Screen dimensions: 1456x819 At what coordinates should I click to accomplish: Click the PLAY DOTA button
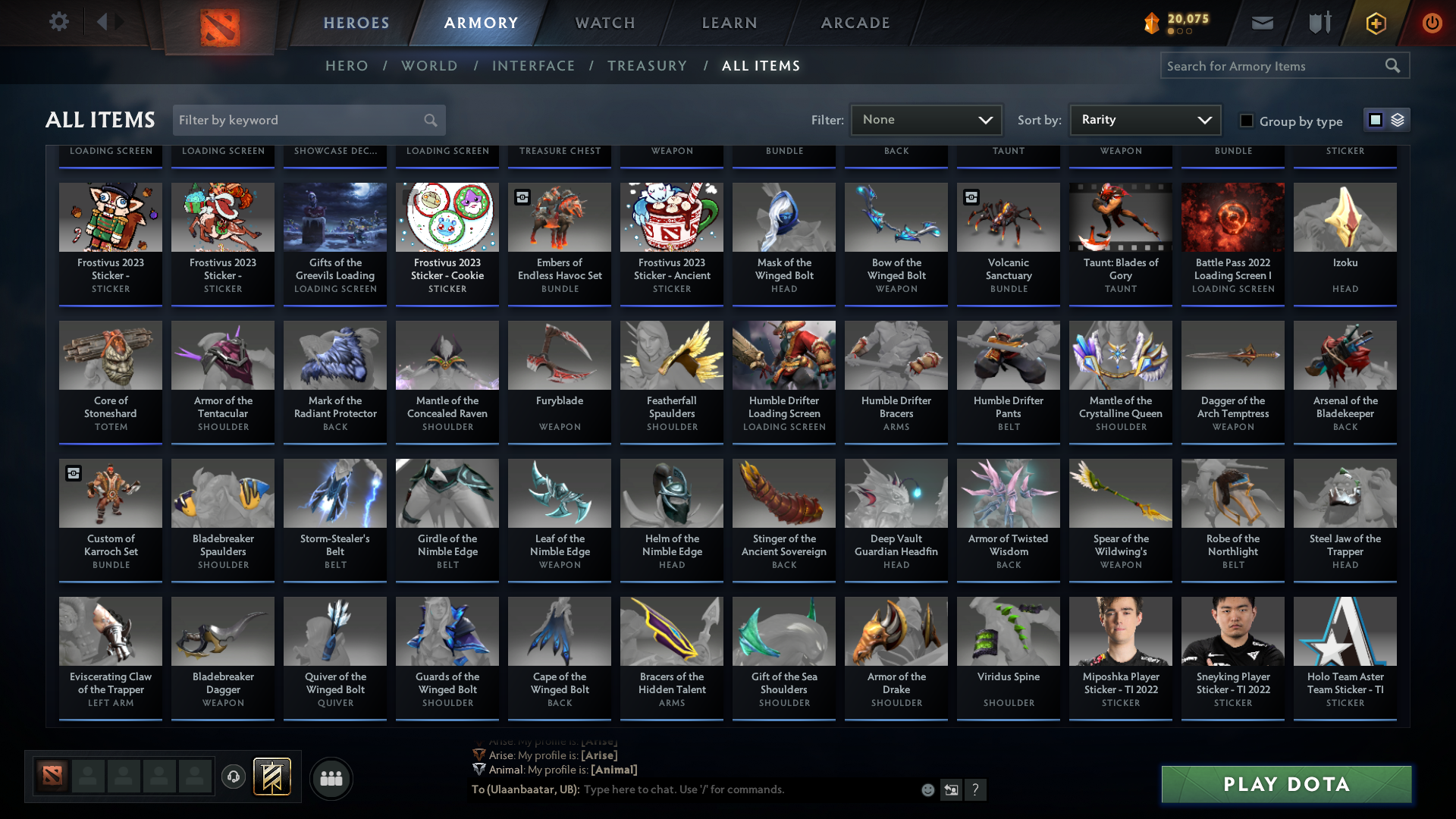tap(1285, 784)
